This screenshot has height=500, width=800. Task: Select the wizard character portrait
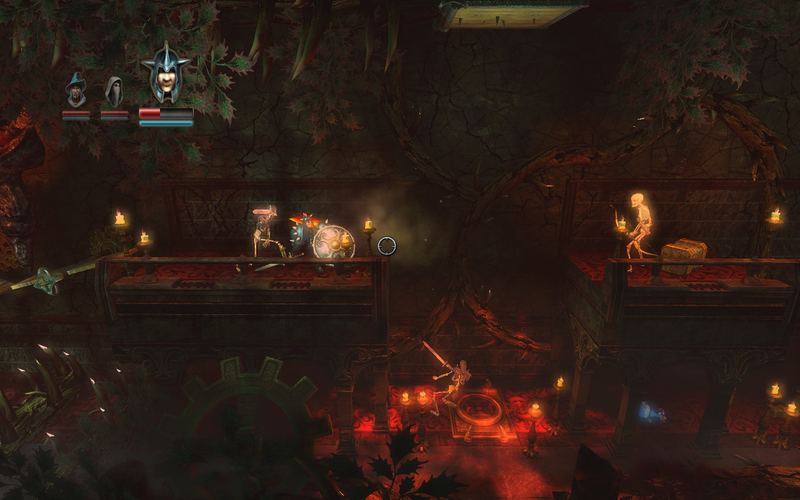pyautogui.click(x=77, y=91)
